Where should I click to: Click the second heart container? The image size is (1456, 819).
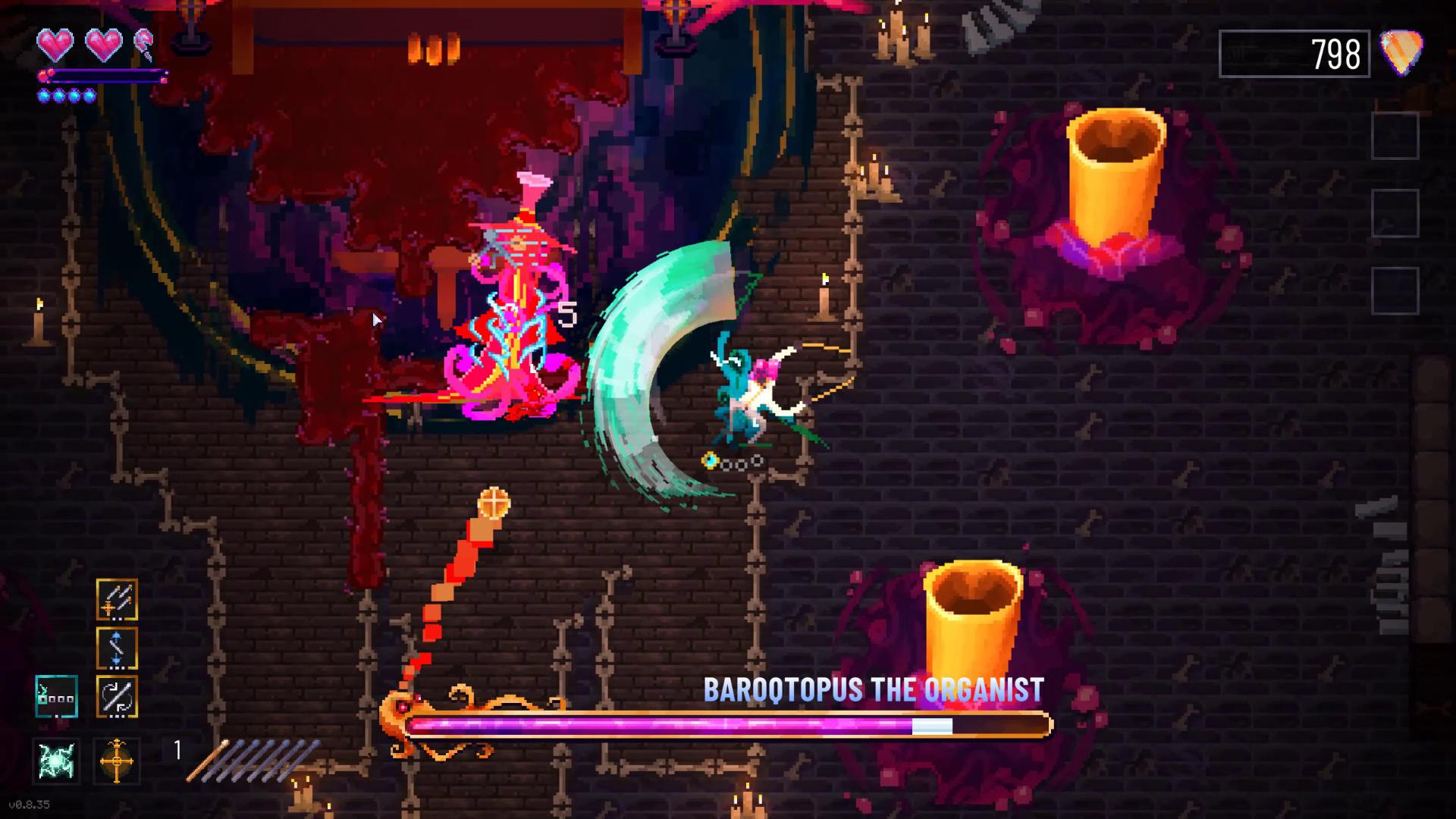103,45
